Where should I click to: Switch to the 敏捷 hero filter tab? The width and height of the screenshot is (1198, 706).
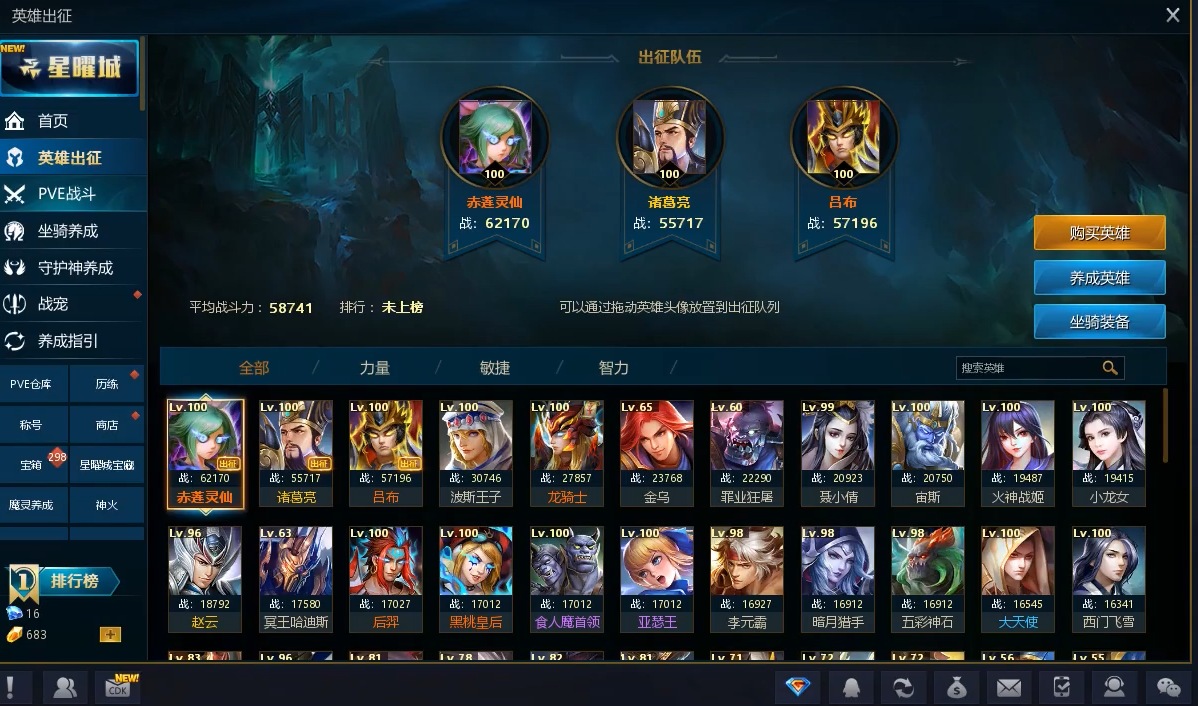(495, 368)
